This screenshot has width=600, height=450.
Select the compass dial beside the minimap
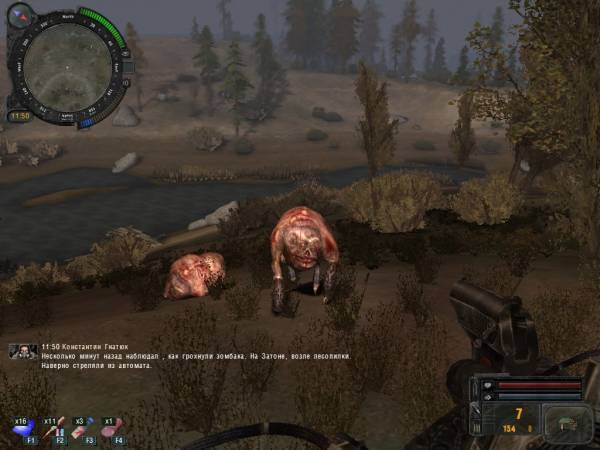[21, 15]
